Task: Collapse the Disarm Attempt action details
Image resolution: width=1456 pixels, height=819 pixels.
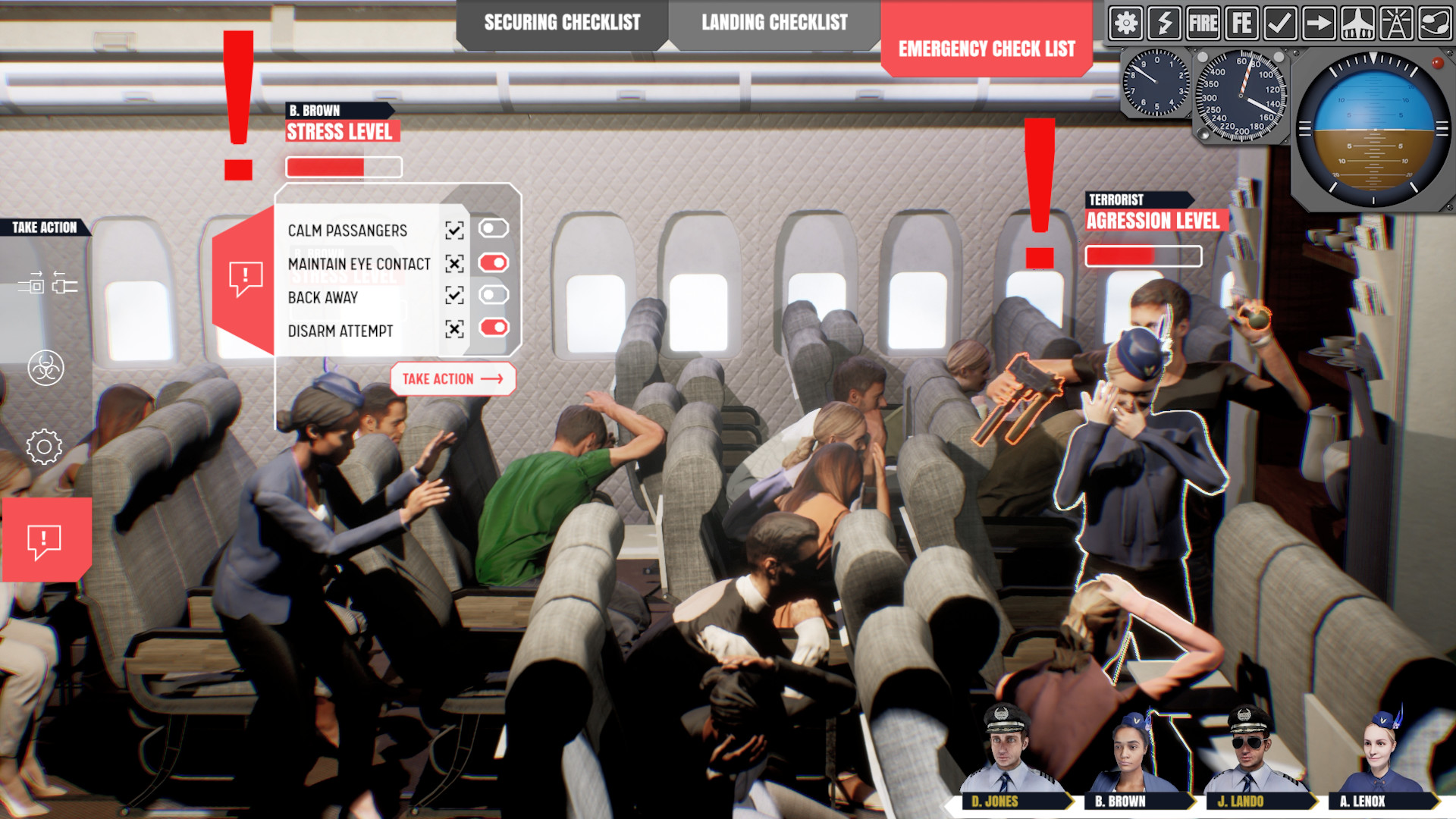Action: pos(453,331)
